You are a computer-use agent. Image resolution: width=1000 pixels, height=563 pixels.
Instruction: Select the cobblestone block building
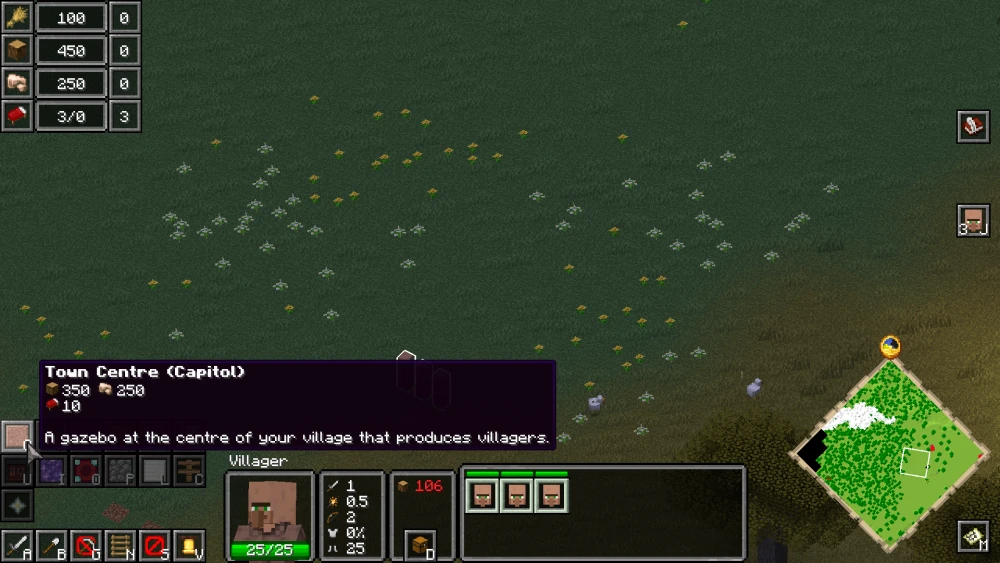[x=121, y=470]
